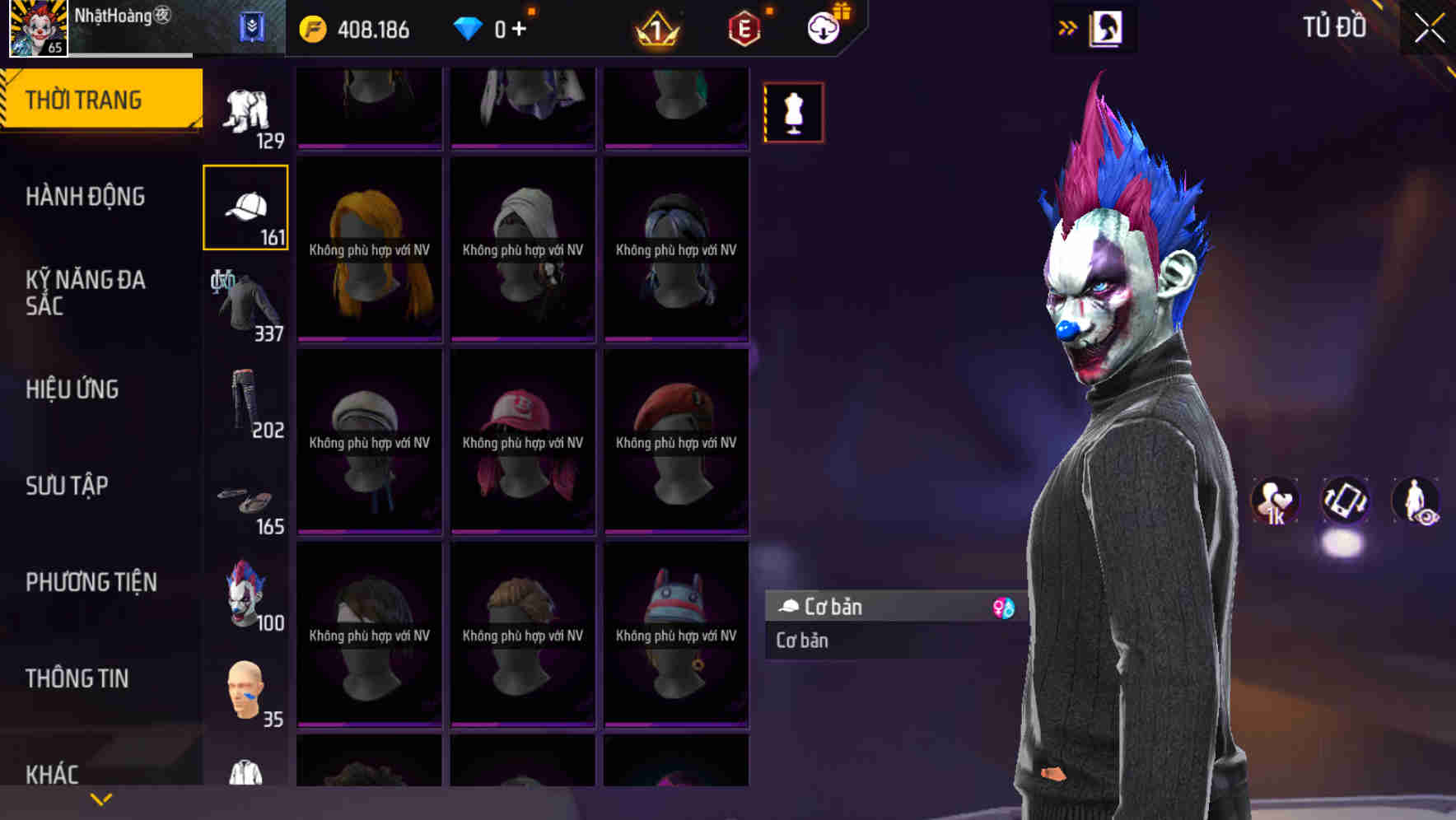1456x820 pixels.
Task: Open the clown mask accessories category
Action: point(245,595)
